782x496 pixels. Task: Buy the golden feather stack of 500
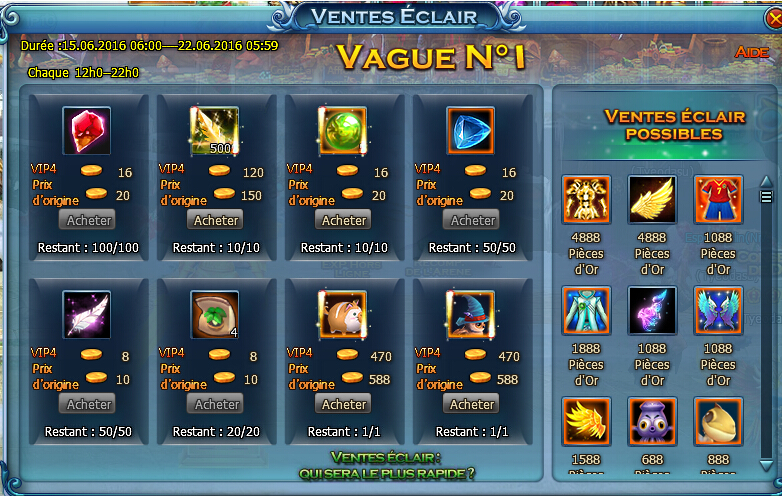(216, 220)
